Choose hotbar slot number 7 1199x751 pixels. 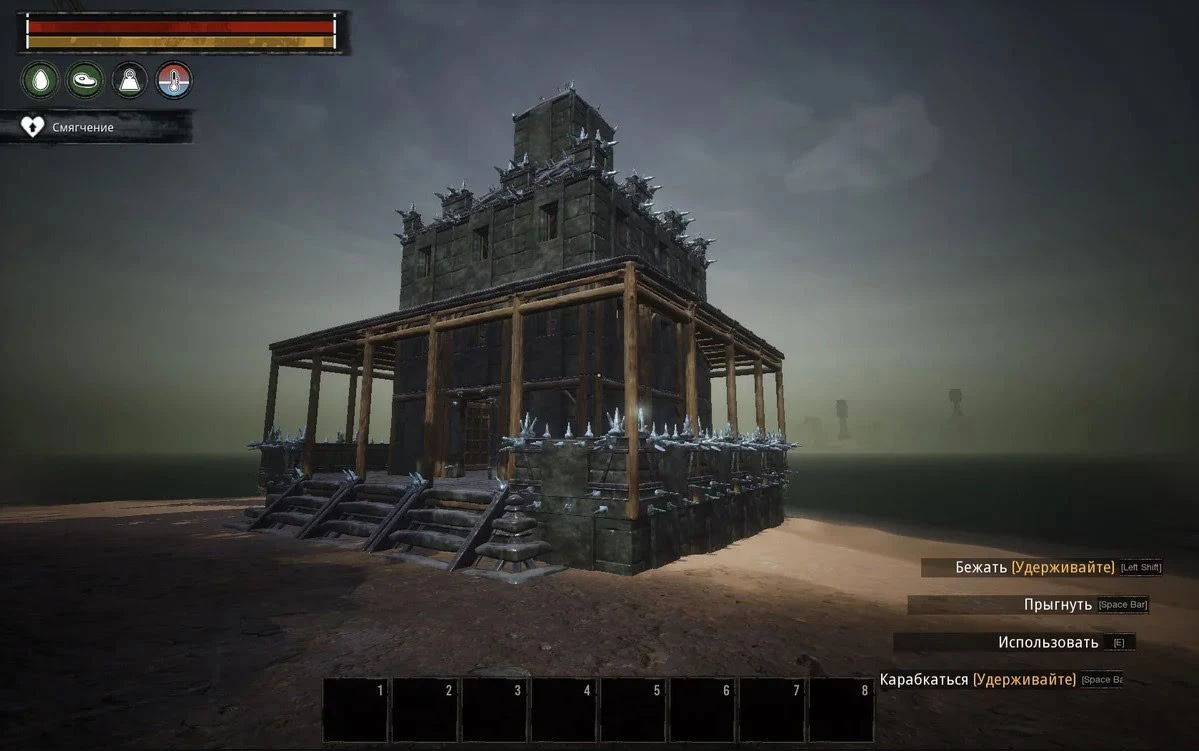pyautogui.click(x=772, y=710)
